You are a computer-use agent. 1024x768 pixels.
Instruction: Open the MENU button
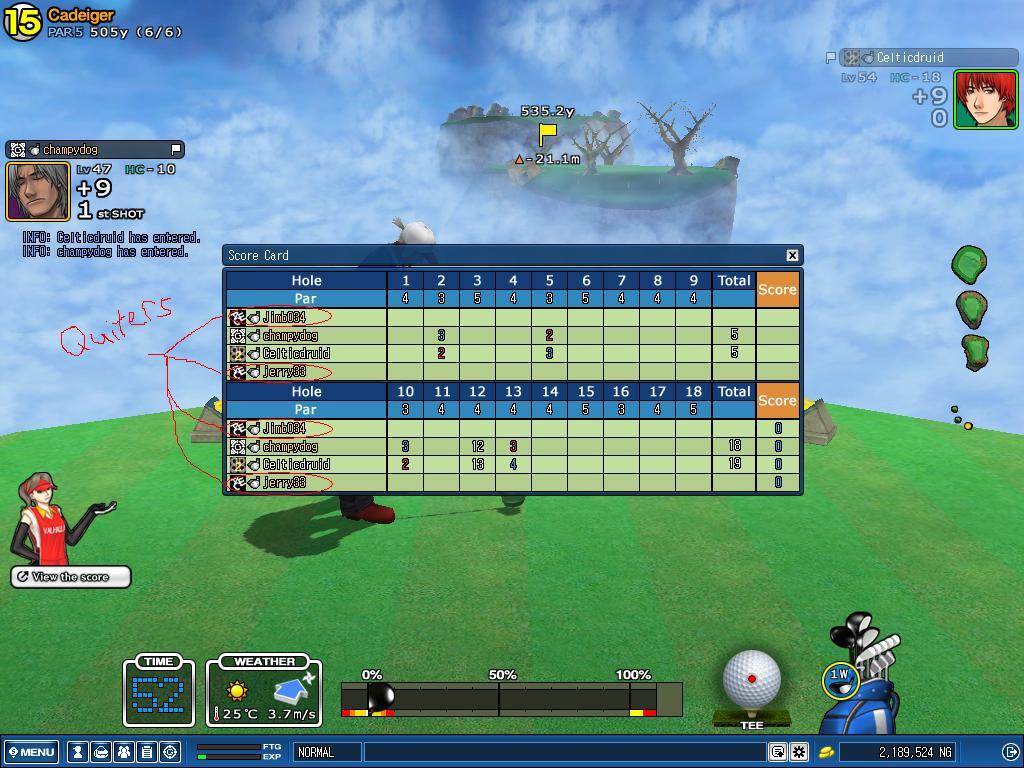pos(31,752)
